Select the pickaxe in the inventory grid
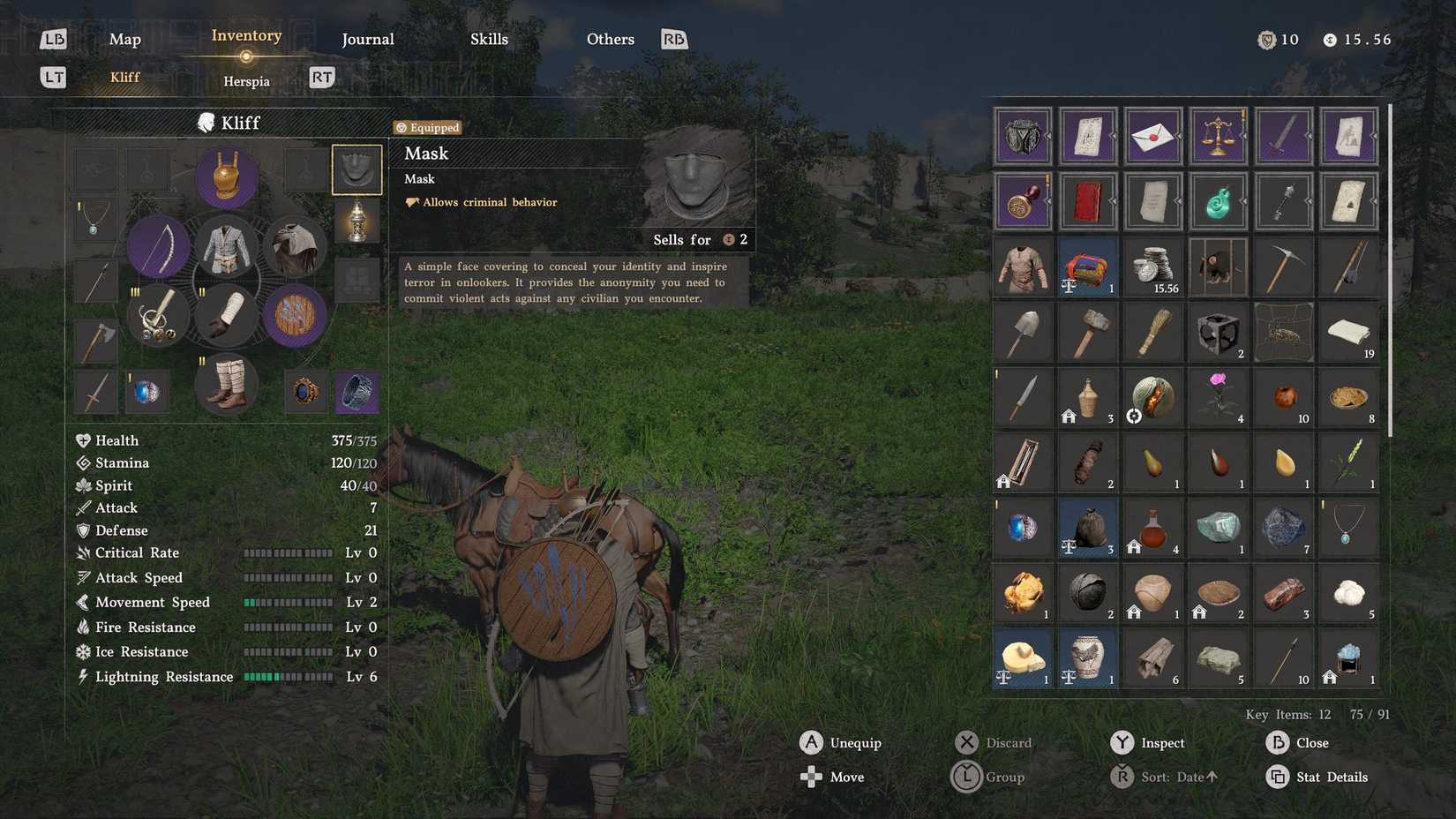This screenshot has width=1456, height=819. tap(1284, 267)
